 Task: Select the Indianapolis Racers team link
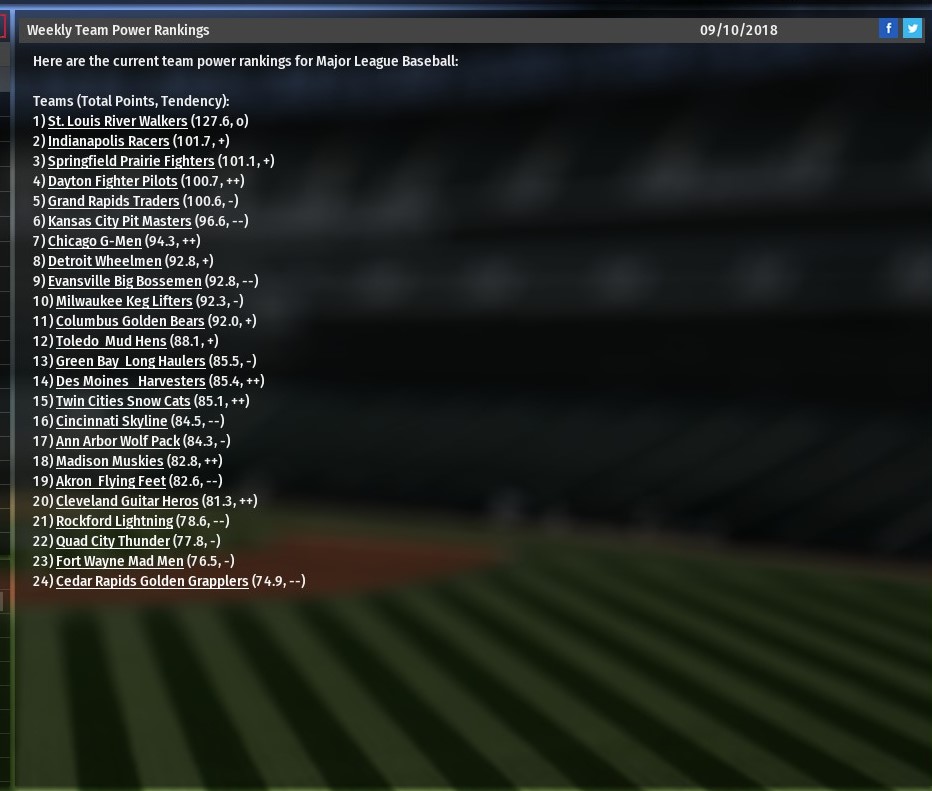[108, 141]
